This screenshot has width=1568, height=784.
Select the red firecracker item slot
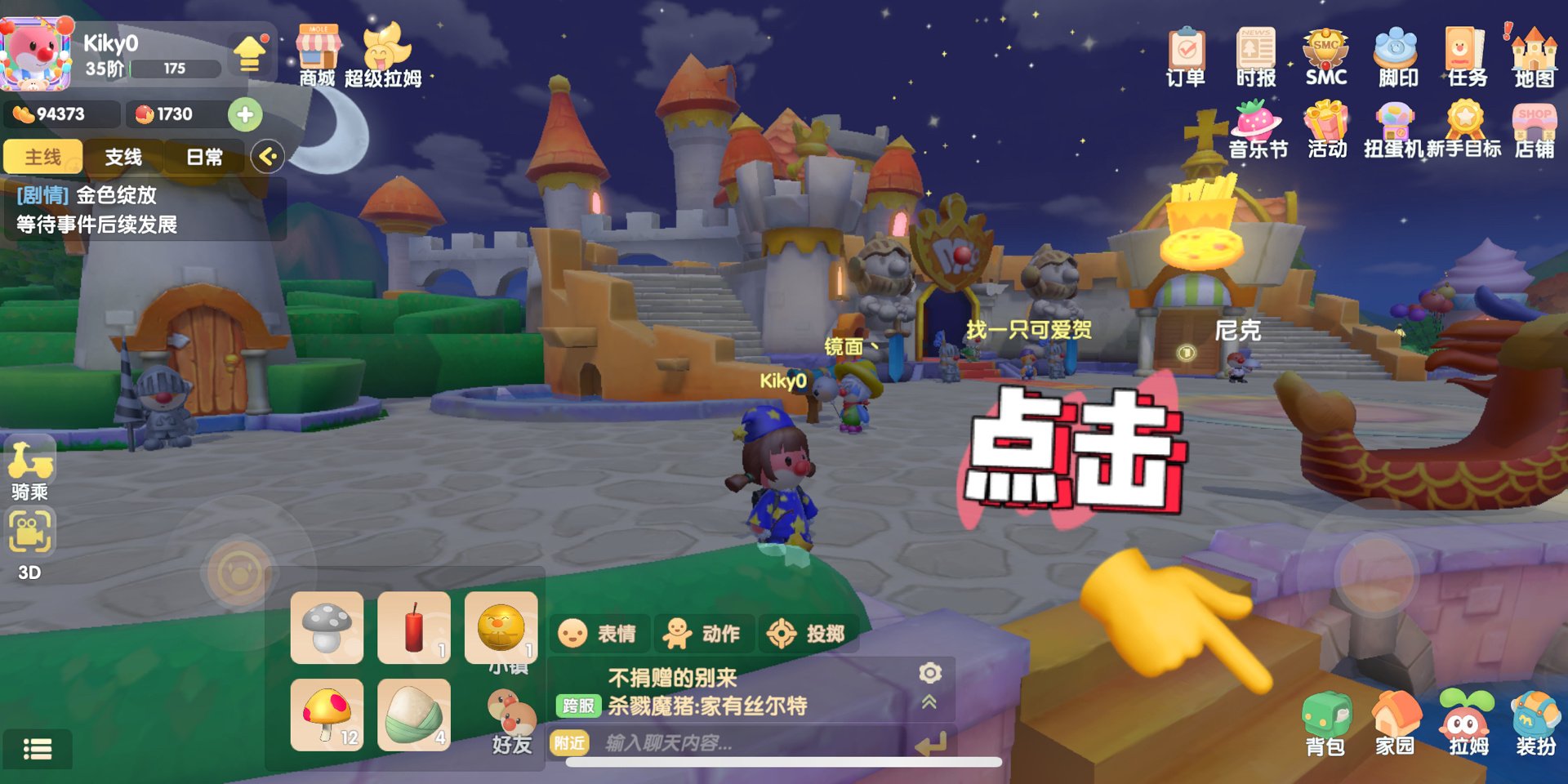[414, 628]
